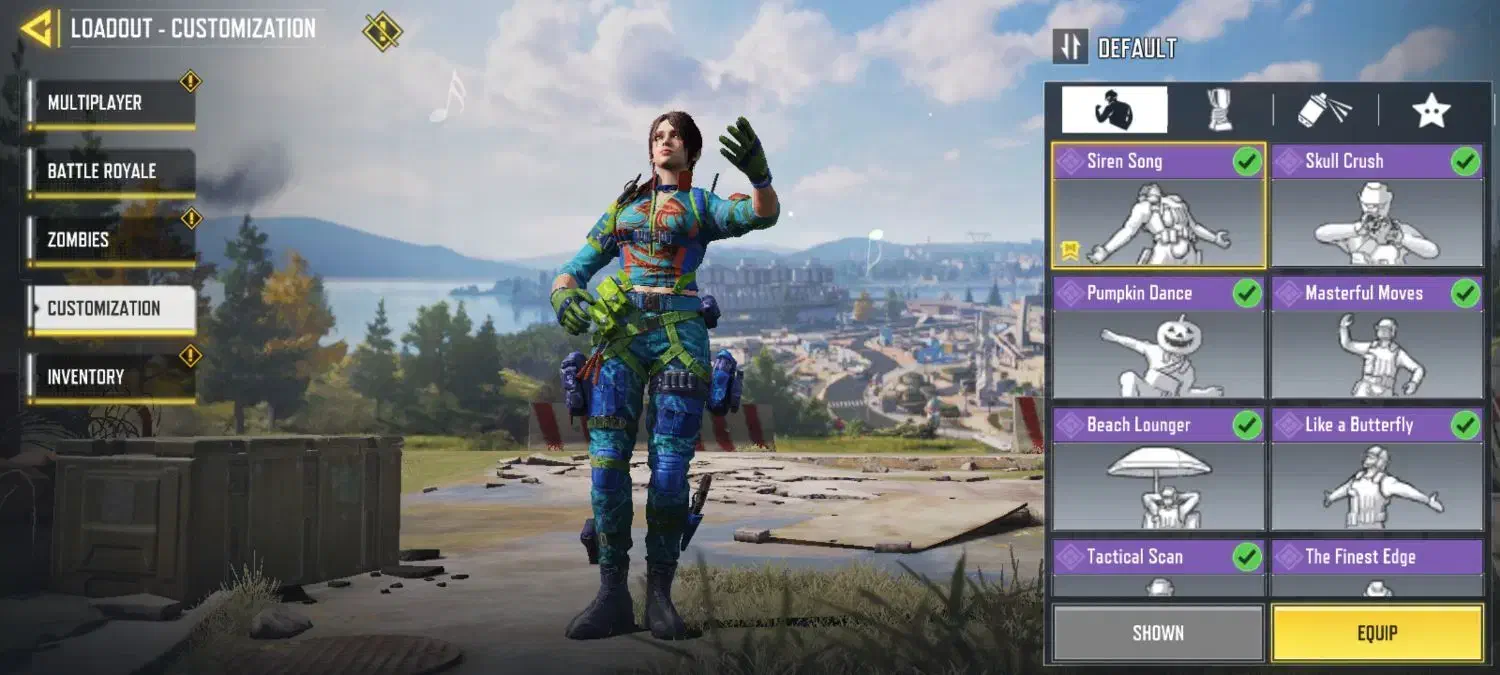Screen dimensions: 1500x675
Task: Go back using the yellow arrow button
Action: click(x=36, y=29)
